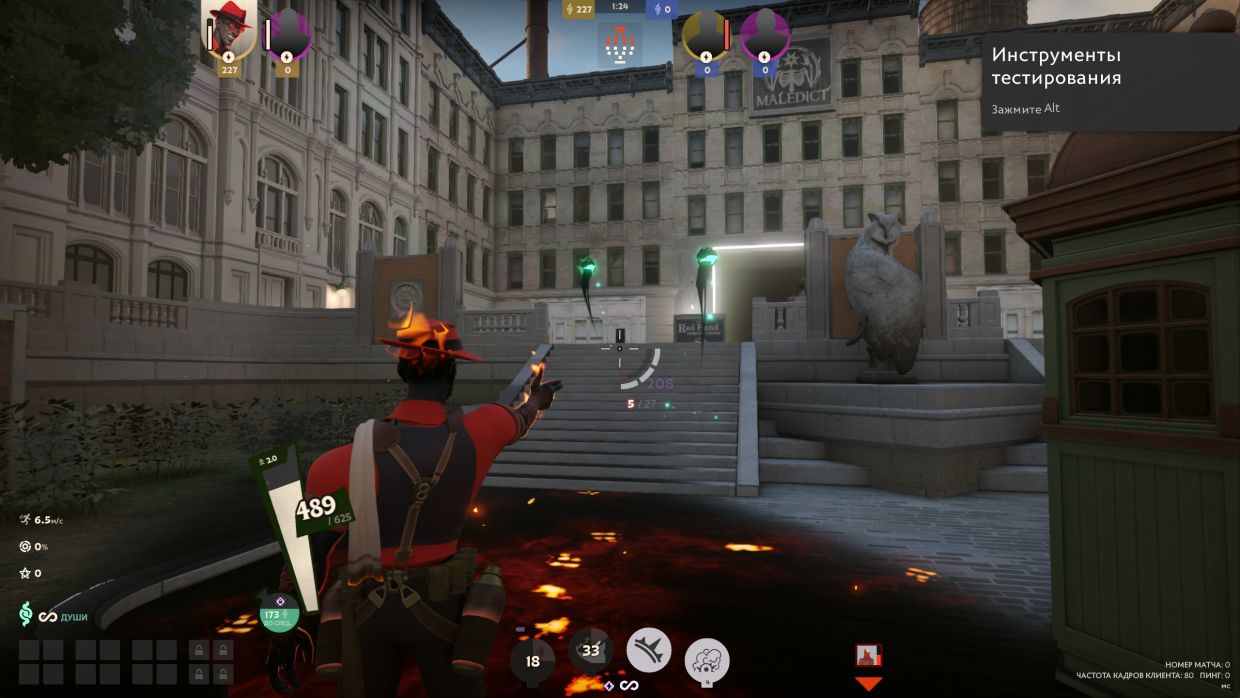The image size is (1240, 698).
Task: Use the curved spiked blade ability
Action: point(649,650)
